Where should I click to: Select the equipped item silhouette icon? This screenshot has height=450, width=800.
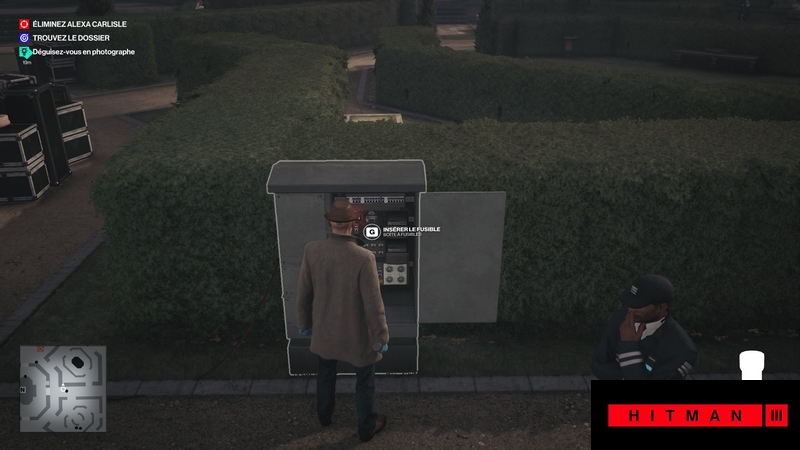(x=751, y=366)
